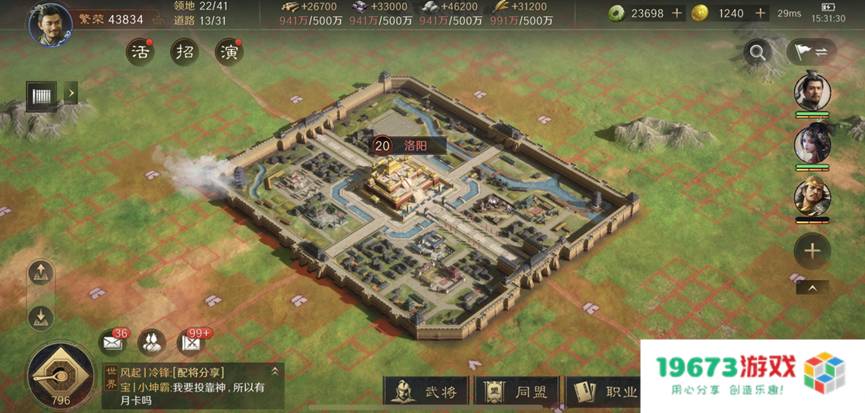Open the mail inbox with 36 unread
The image size is (865, 413).
click(111, 342)
